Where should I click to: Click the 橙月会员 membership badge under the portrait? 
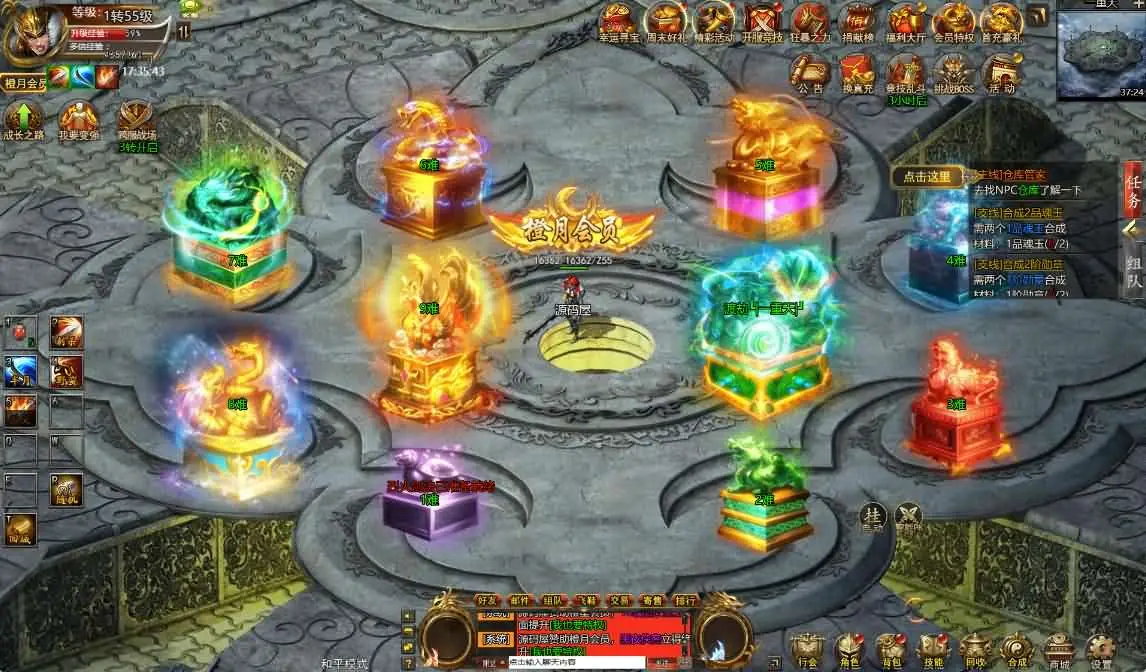[x=24, y=84]
